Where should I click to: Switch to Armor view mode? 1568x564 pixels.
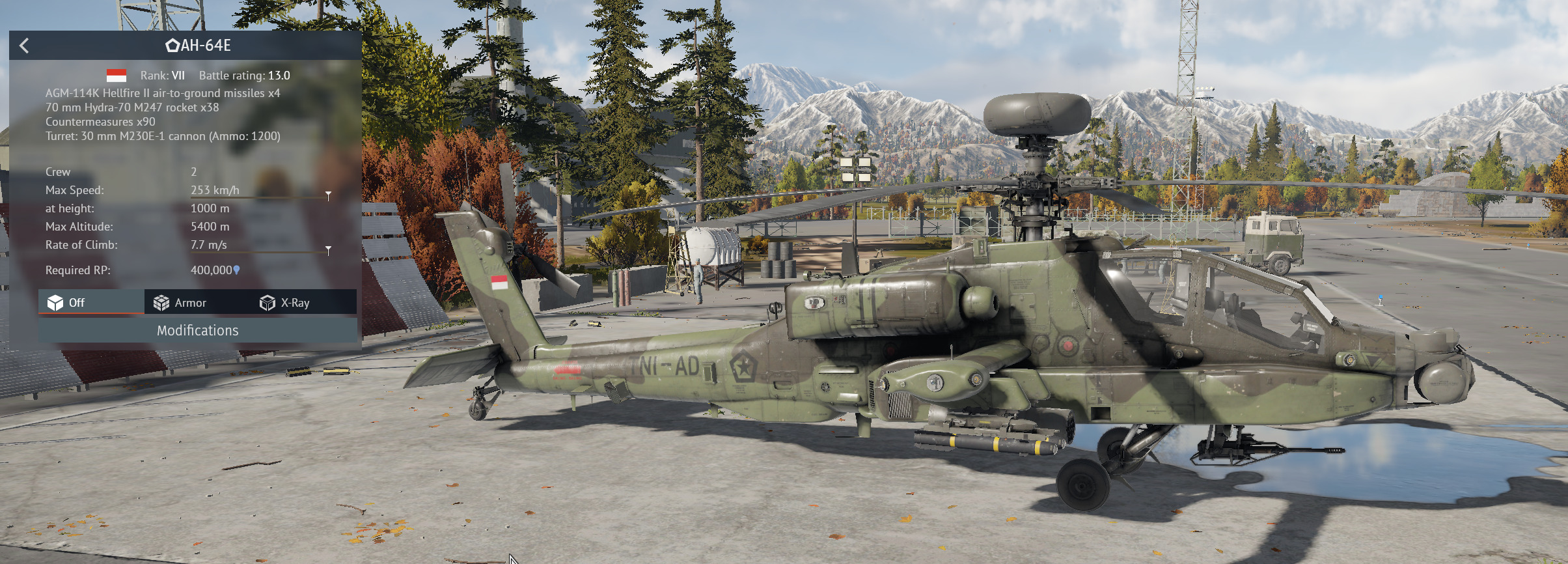180,303
